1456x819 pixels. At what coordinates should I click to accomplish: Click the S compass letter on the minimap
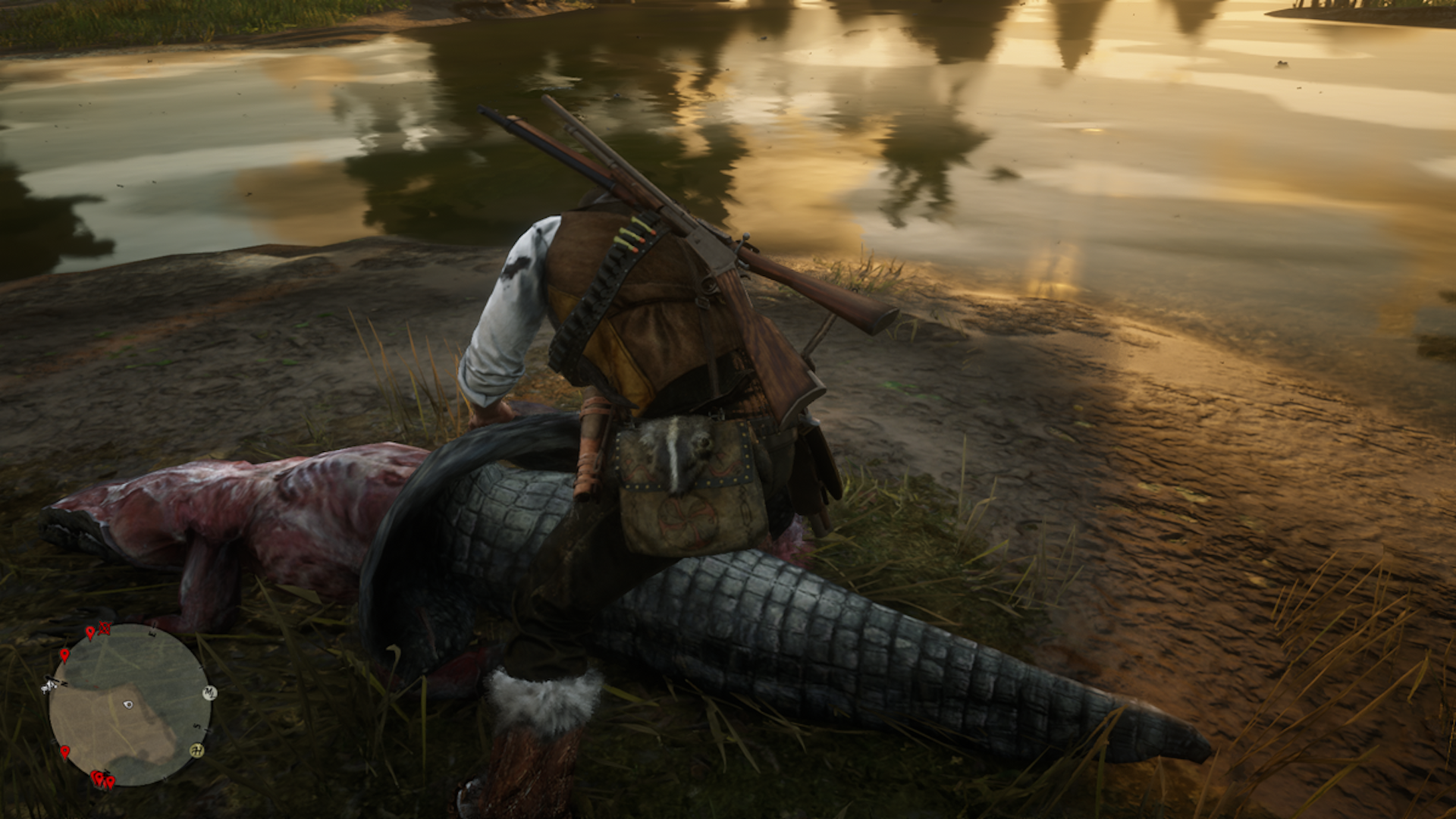196,726
